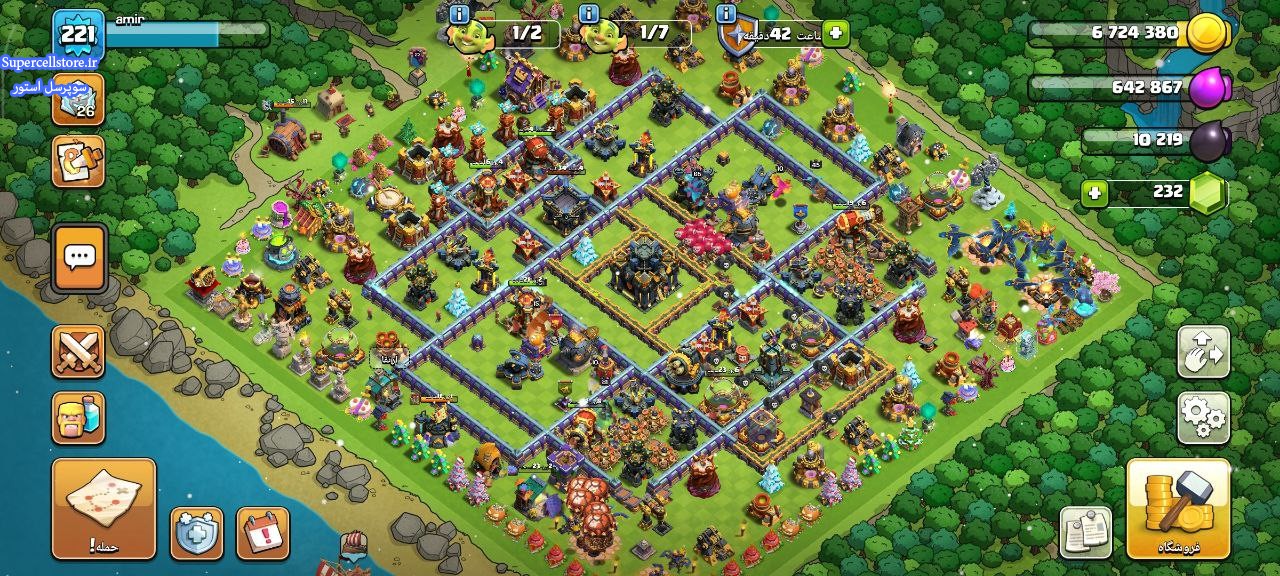Image resolution: width=1280 pixels, height=576 pixels.
Task: Open the league trophy icon showing 26
Action: pyautogui.click(x=78, y=100)
